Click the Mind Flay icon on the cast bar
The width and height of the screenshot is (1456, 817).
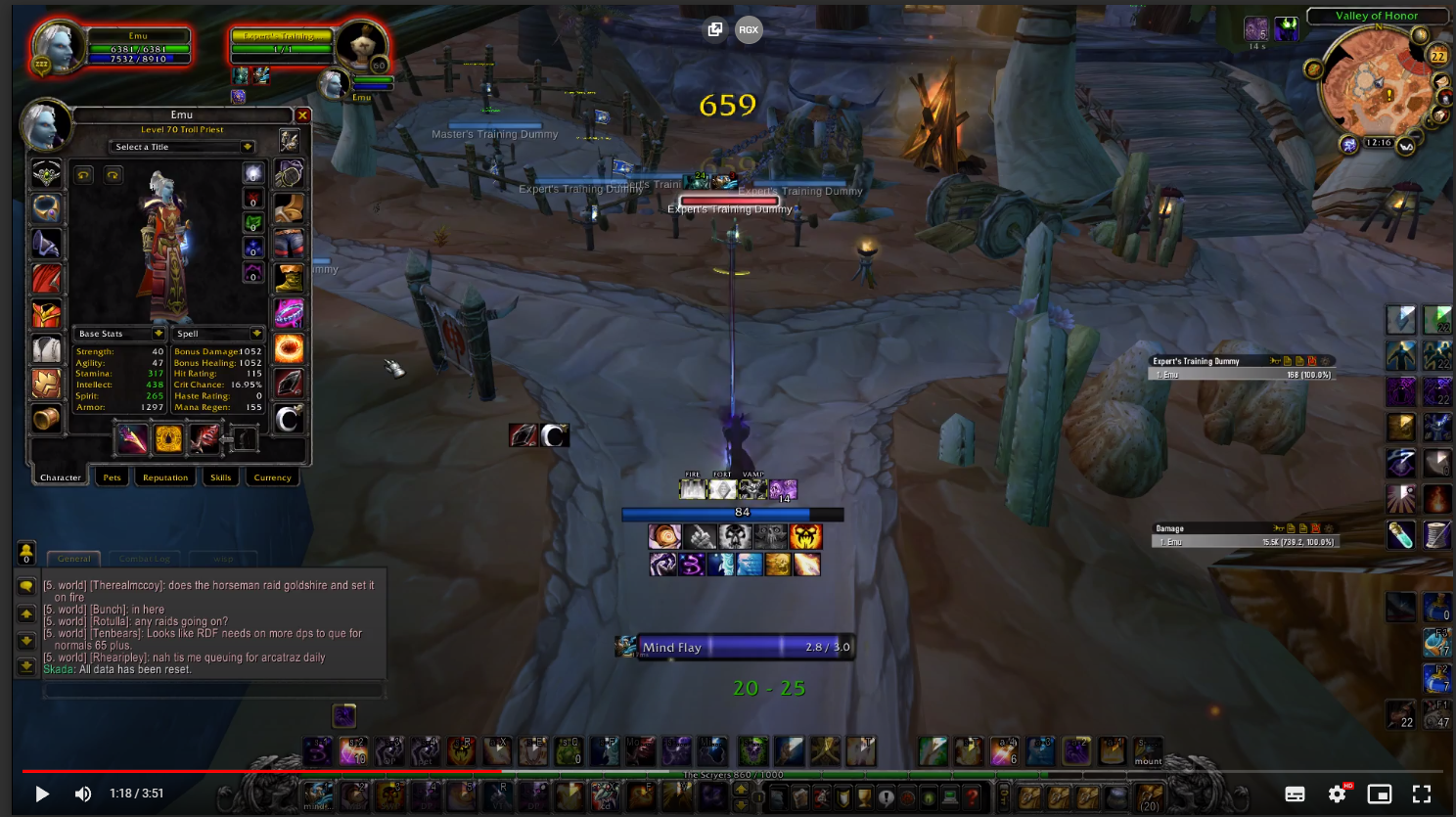point(626,646)
